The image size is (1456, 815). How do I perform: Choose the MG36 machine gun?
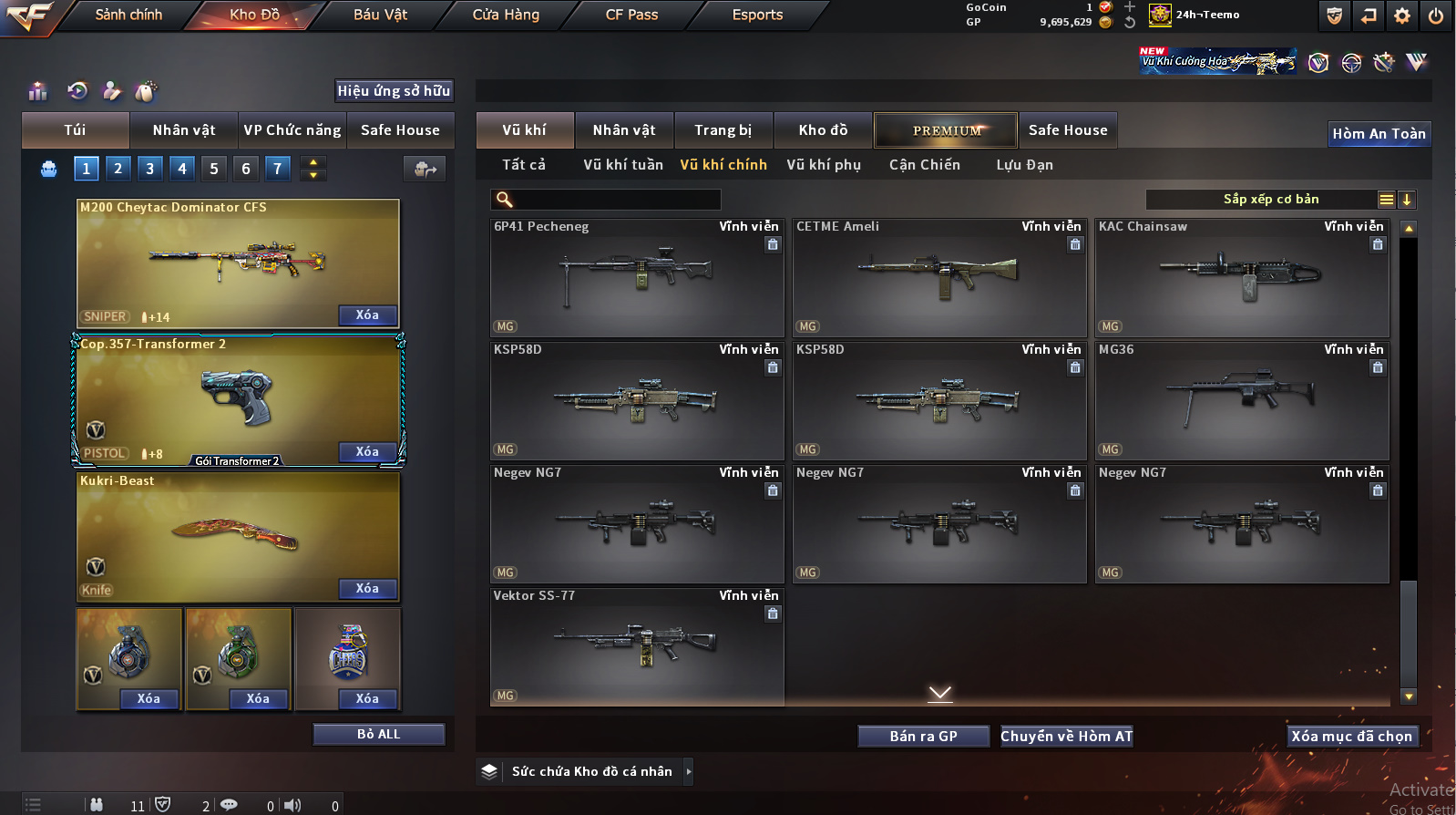(1242, 401)
